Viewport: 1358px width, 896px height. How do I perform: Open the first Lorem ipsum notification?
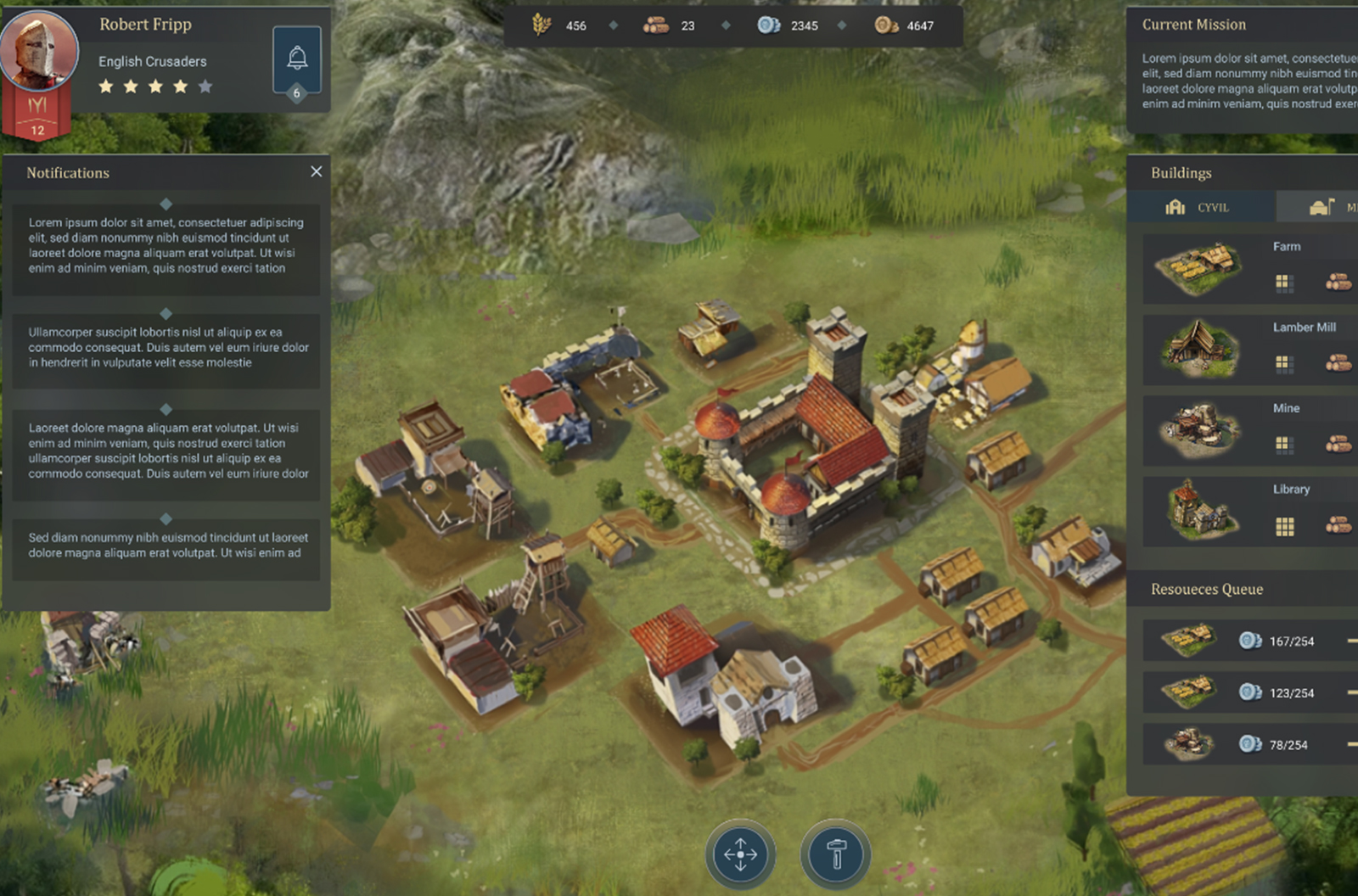pyautogui.click(x=166, y=246)
